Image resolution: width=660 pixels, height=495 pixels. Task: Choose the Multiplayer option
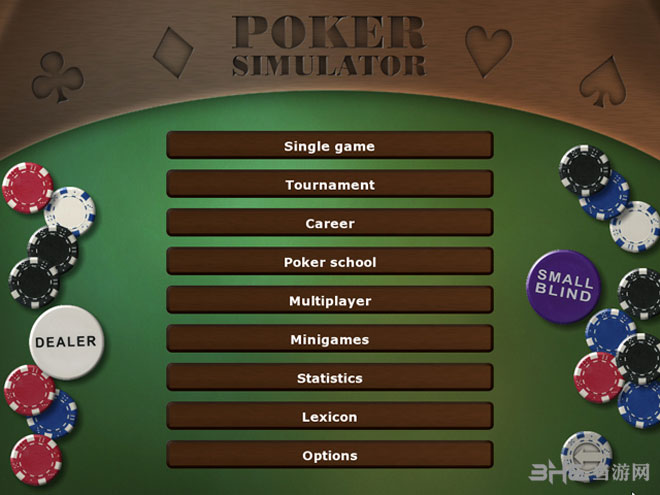[329, 301]
